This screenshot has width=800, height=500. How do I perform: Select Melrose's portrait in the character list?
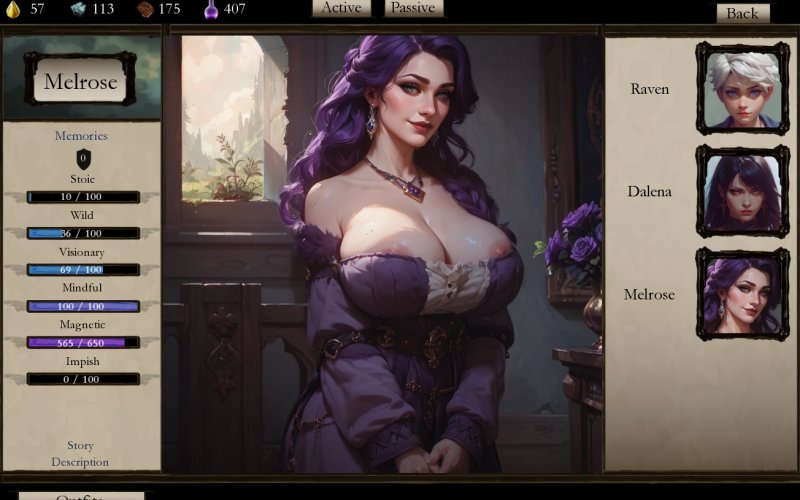pyautogui.click(x=742, y=294)
